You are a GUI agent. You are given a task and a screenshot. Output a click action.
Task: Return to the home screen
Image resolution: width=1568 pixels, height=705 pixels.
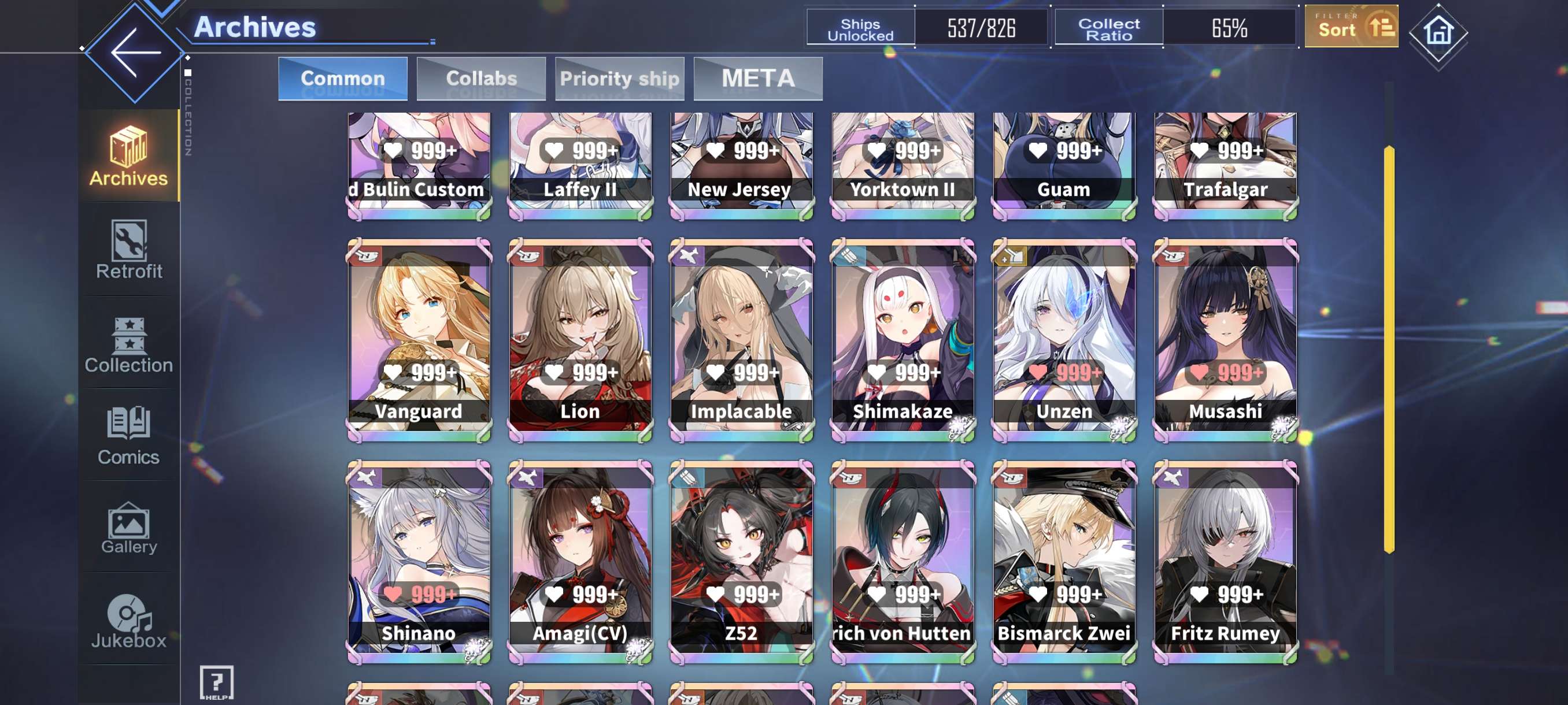(1438, 32)
